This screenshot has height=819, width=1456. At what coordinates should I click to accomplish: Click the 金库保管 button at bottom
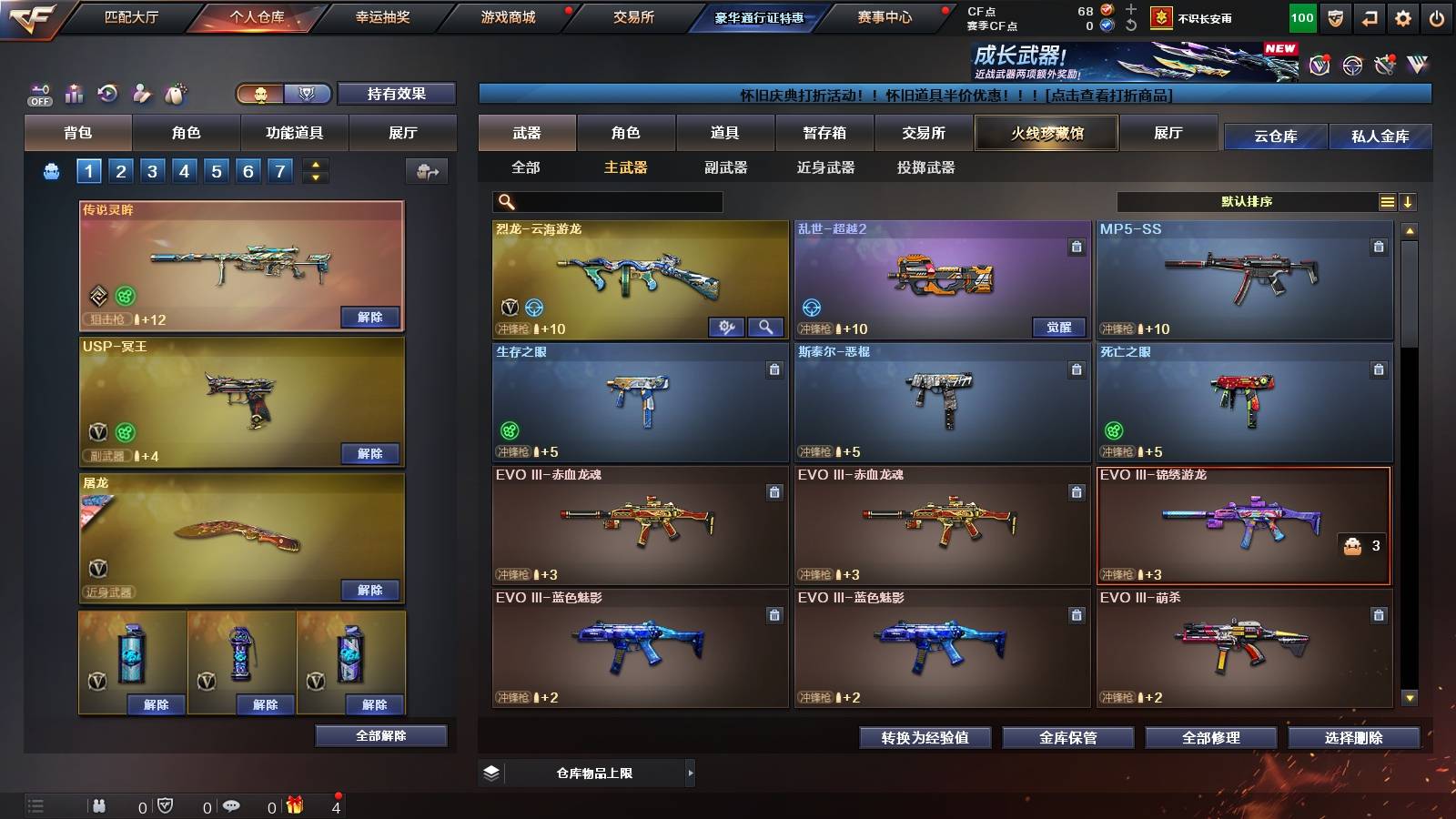click(x=1070, y=739)
